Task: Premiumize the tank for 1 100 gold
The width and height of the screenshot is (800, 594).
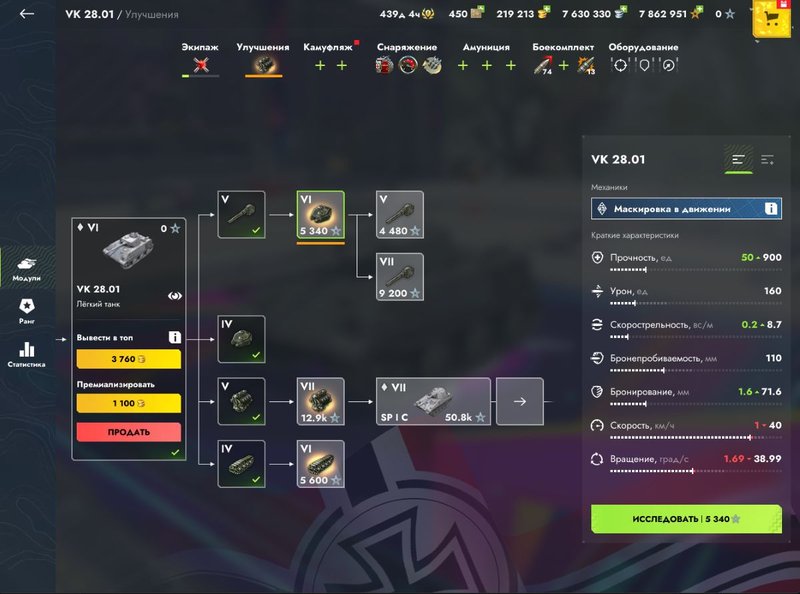Action: pos(128,403)
